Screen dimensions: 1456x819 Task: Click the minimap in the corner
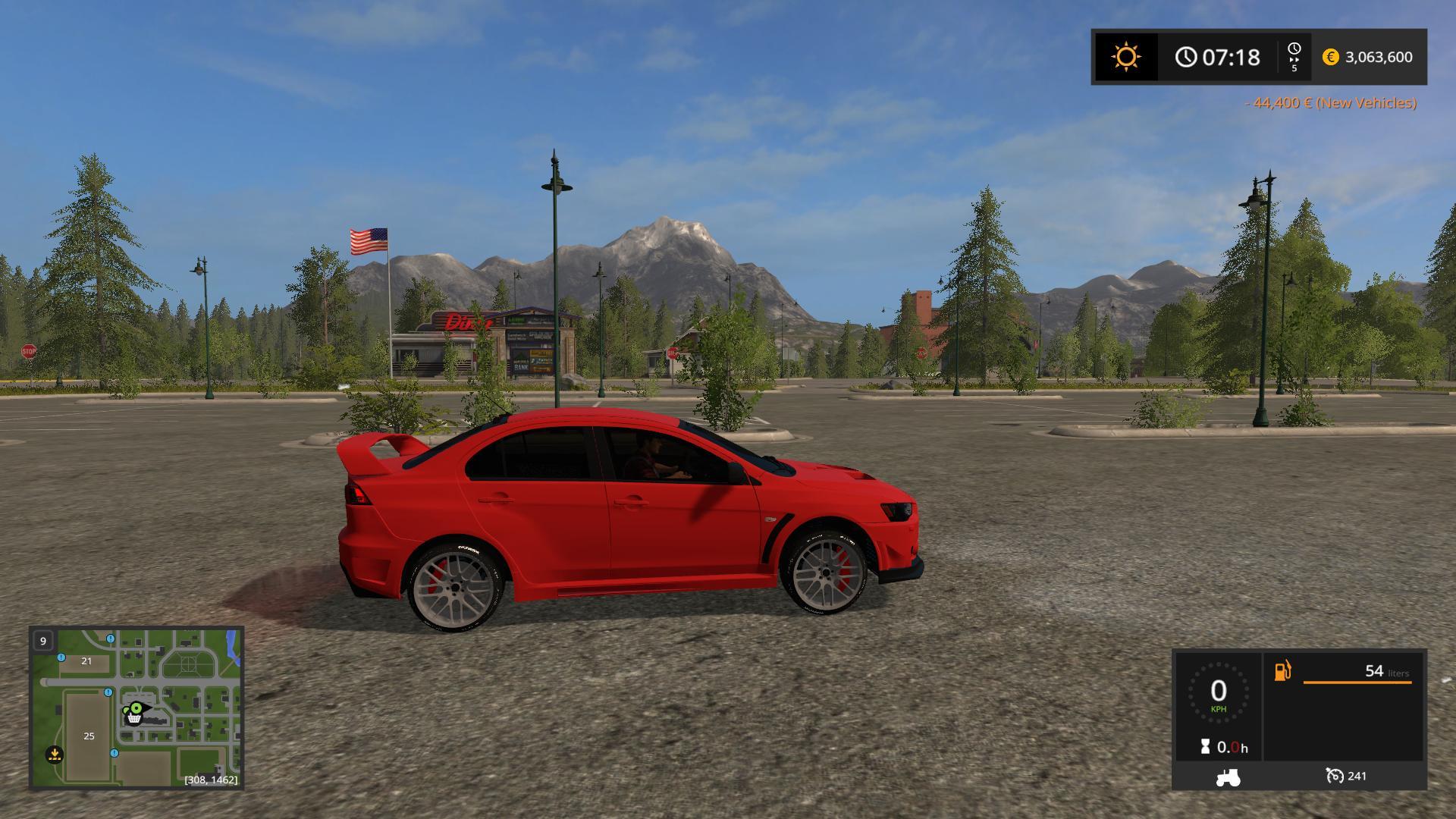[x=136, y=707]
